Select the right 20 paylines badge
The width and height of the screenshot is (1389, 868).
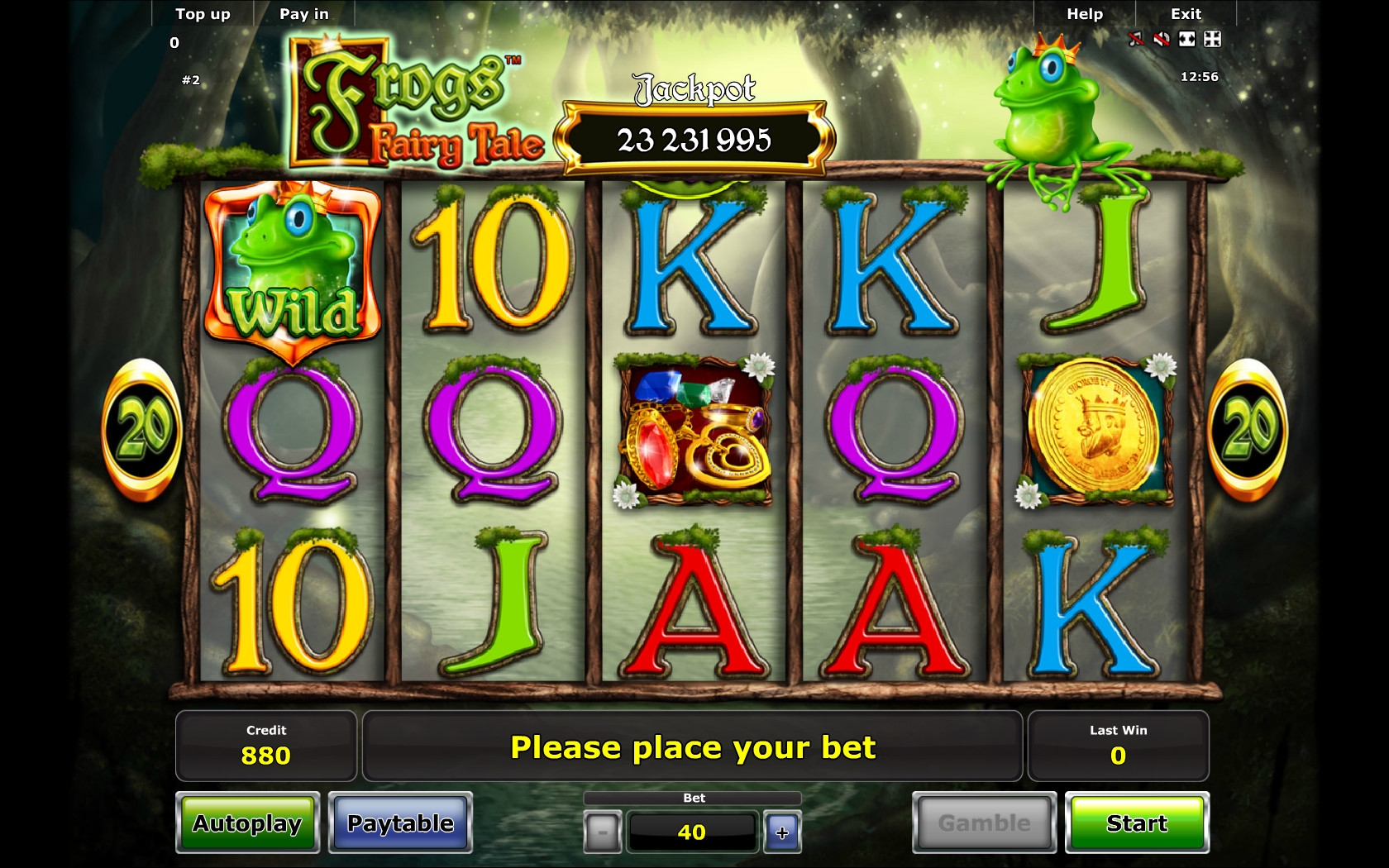pos(1248,429)
